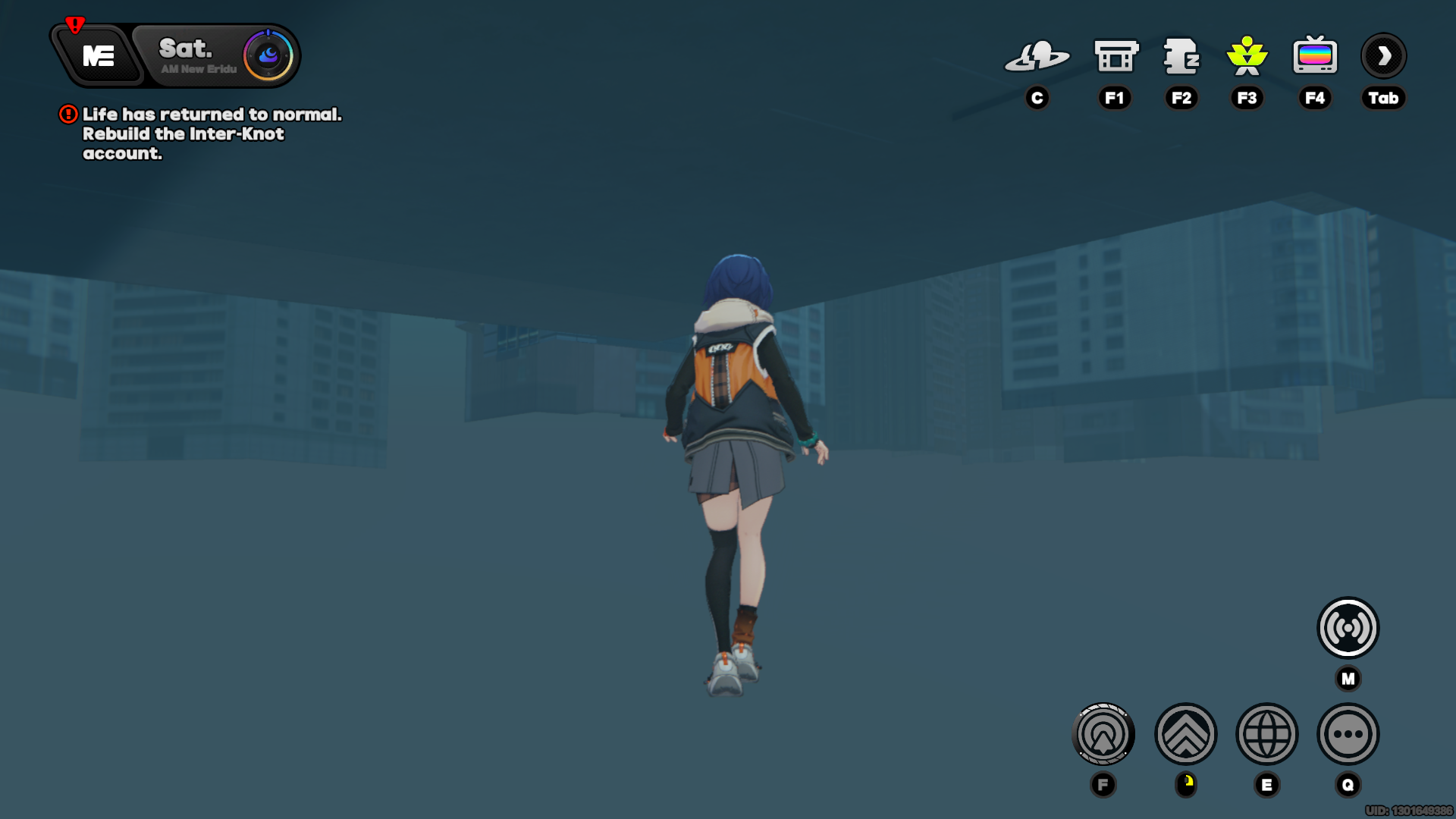Open the more options ellipsis menu
Viewport: 1456px width, 819px height.
click(1348, 734)
